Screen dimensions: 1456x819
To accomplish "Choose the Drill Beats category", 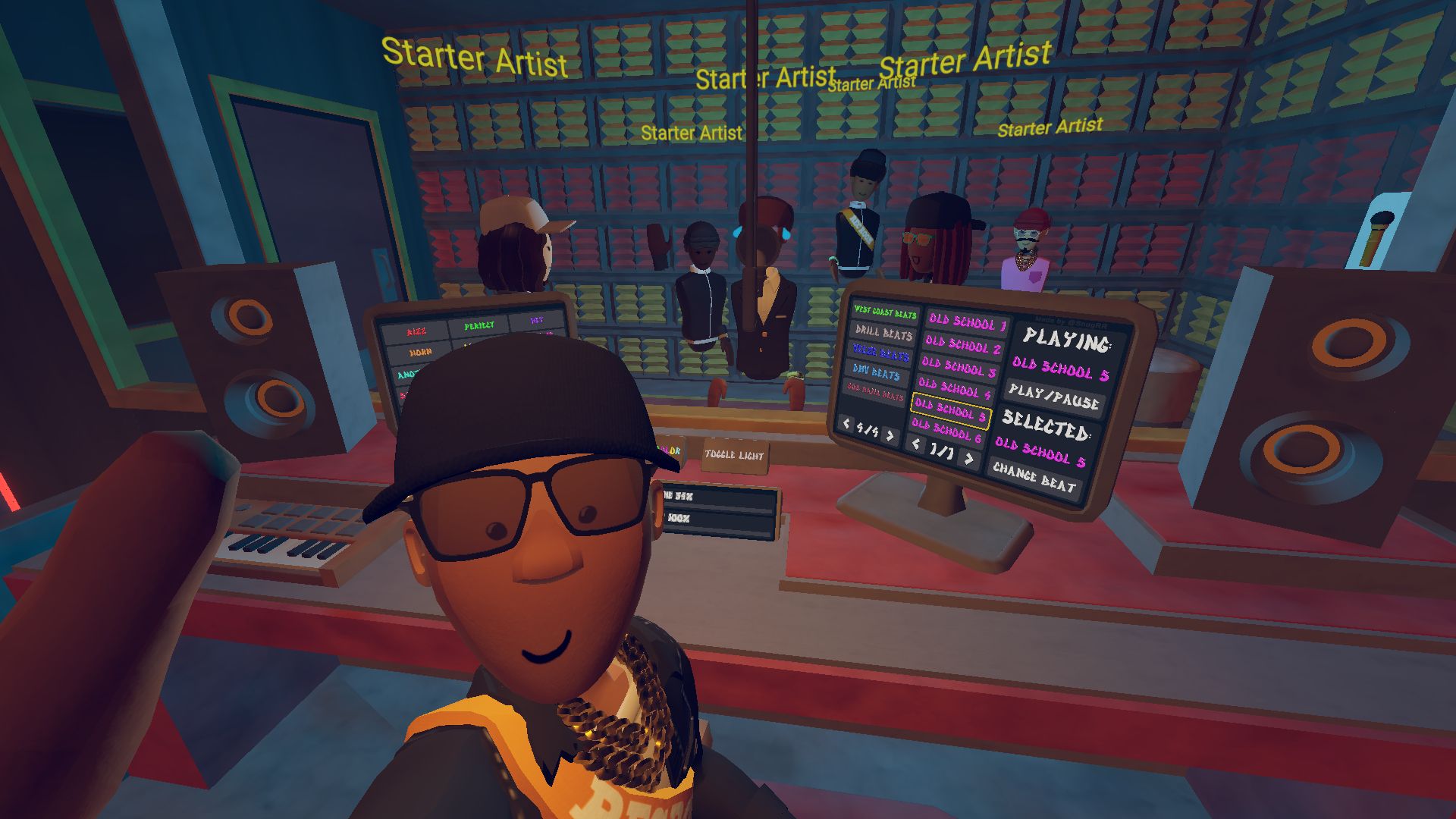I will coord(883,333).
